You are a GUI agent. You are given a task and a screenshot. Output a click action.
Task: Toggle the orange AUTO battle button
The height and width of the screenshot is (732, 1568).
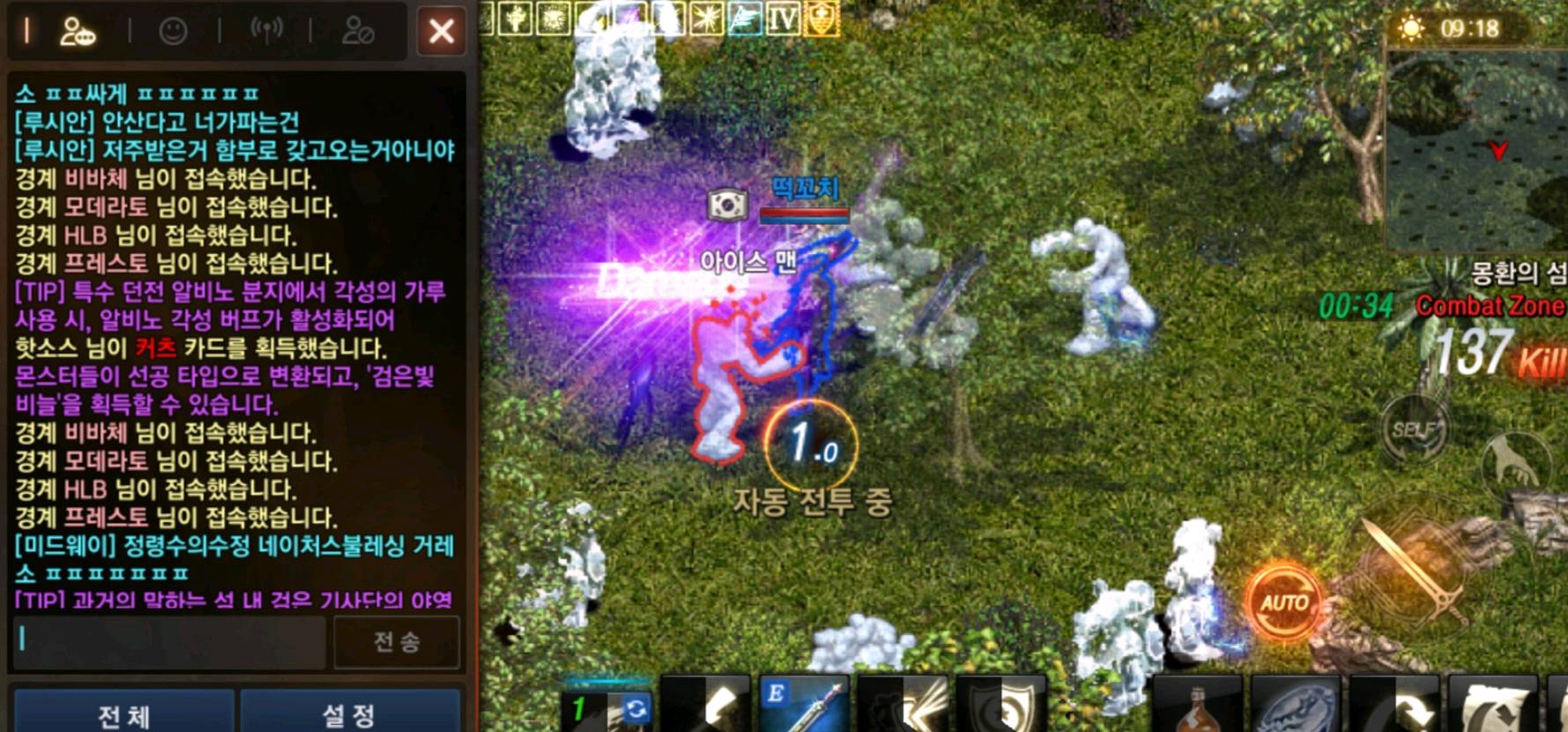click(1284, 603)
